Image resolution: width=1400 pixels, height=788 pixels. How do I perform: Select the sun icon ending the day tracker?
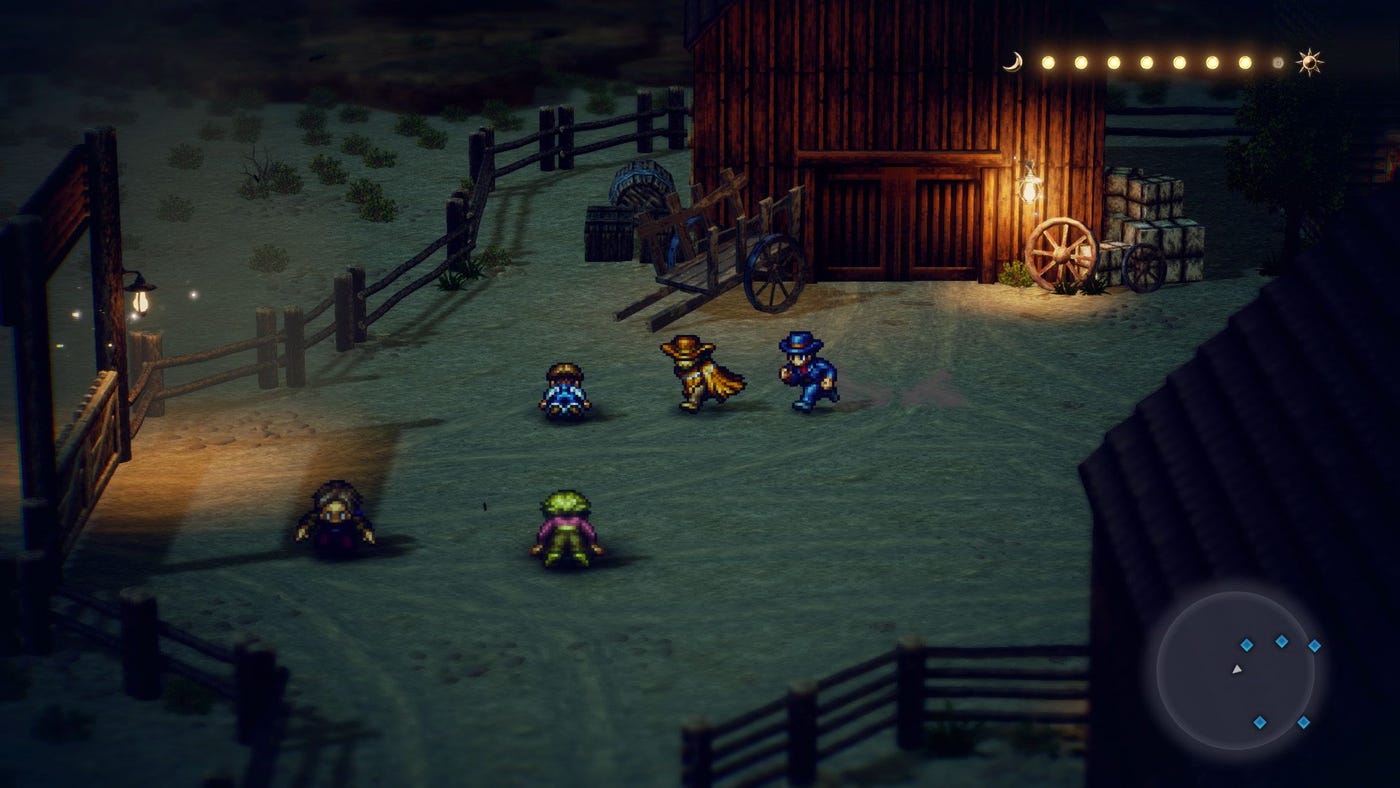(1309, 62)
